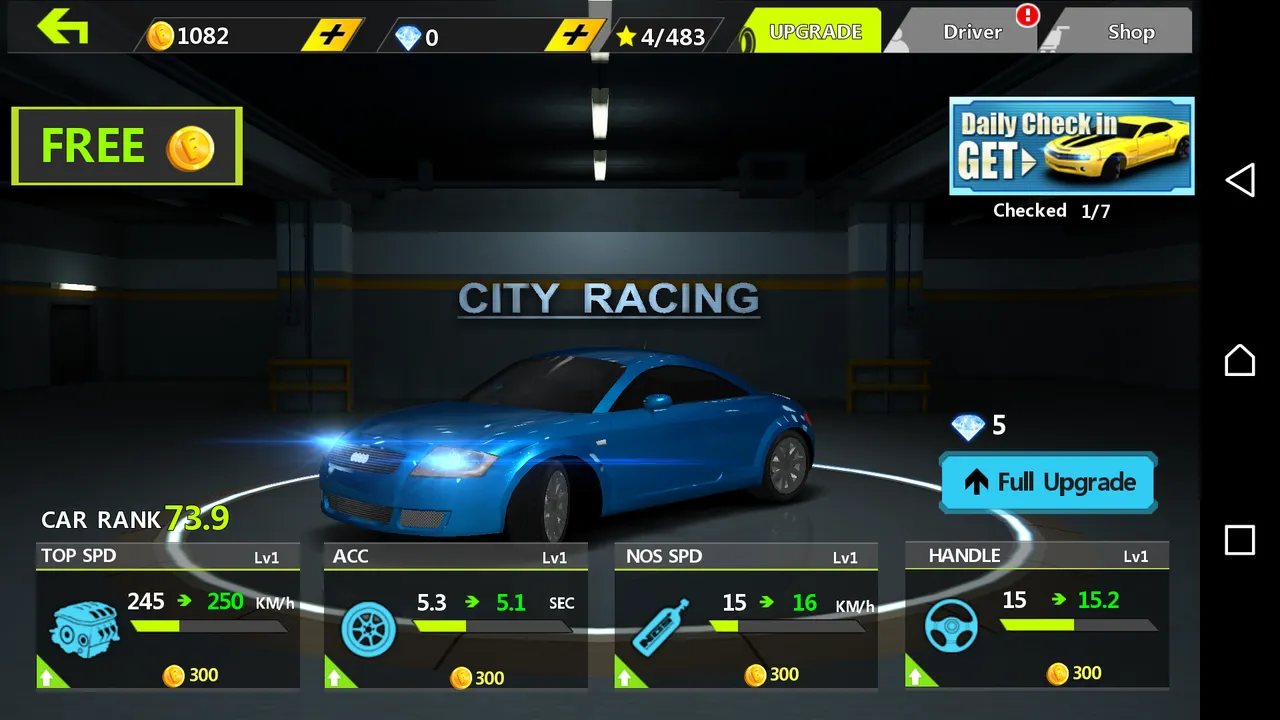Add more gold coins with plus button
1280x720 pixels.
point(332,36)
